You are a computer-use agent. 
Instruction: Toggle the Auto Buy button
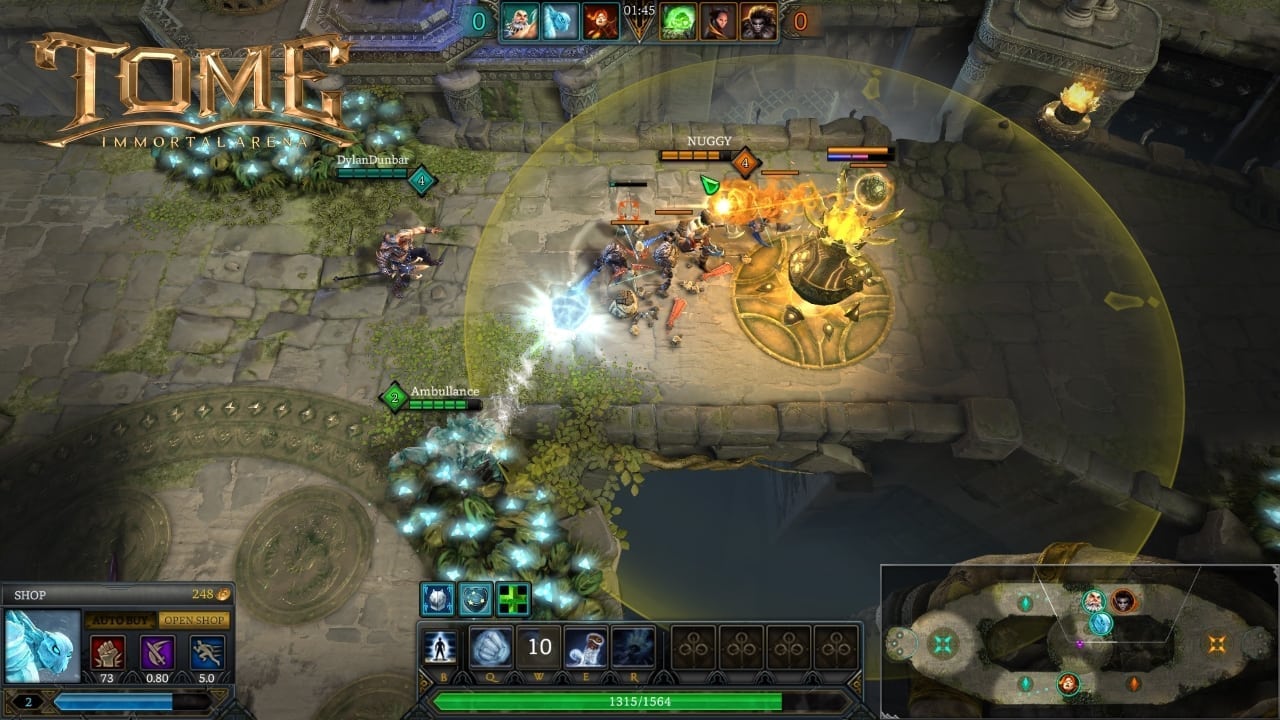[x=119, y=620]
